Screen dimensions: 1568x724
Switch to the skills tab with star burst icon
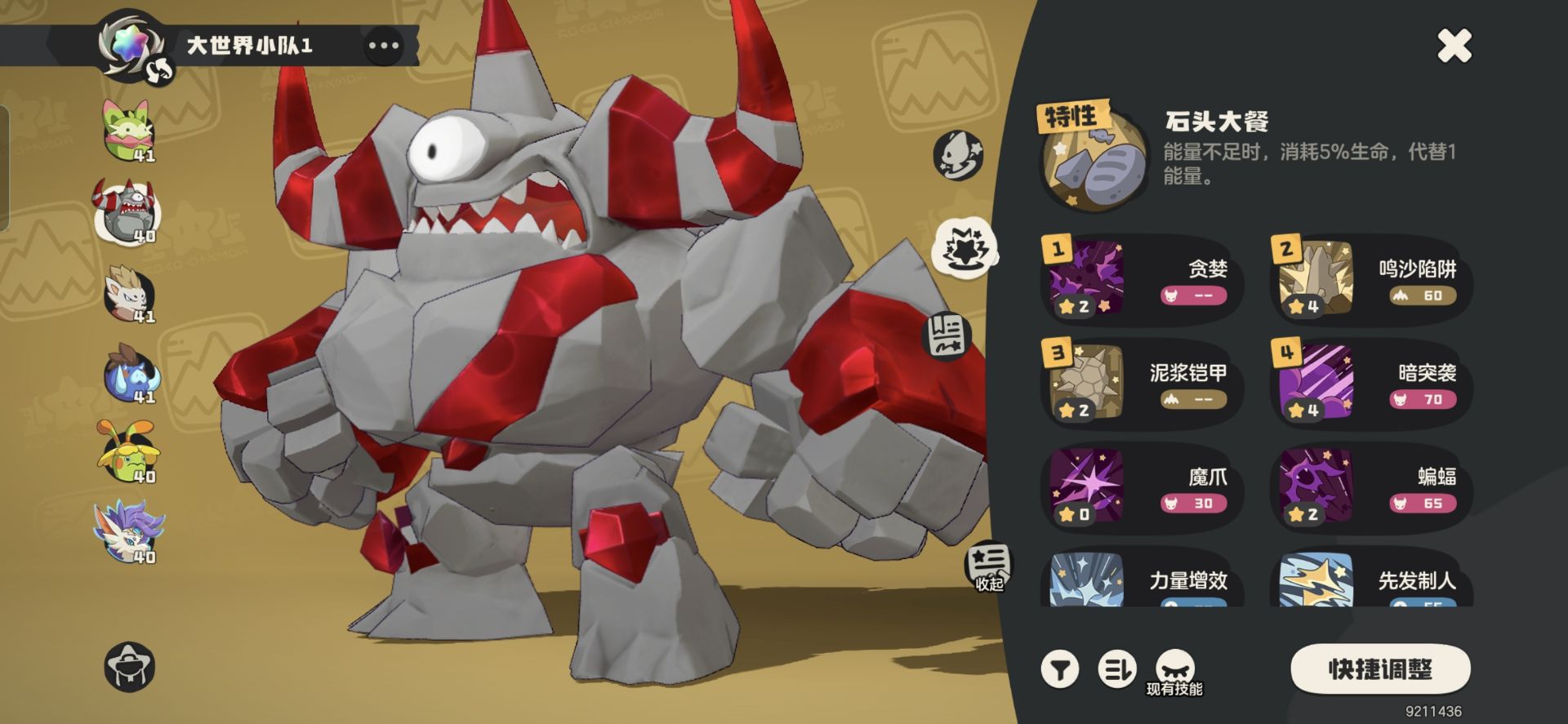[964, 248]
